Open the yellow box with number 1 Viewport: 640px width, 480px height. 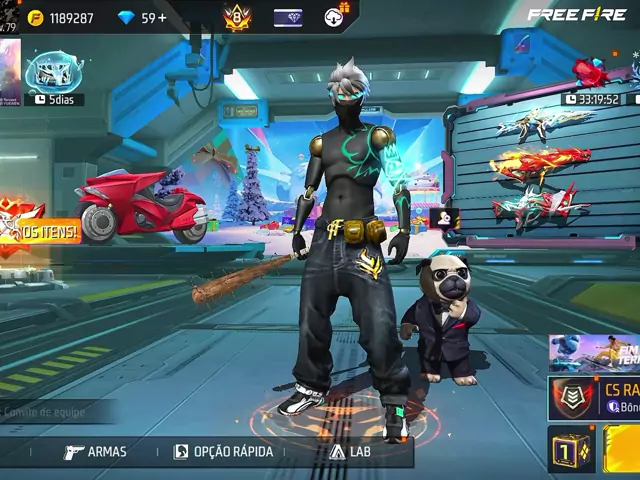pos(571,450)
